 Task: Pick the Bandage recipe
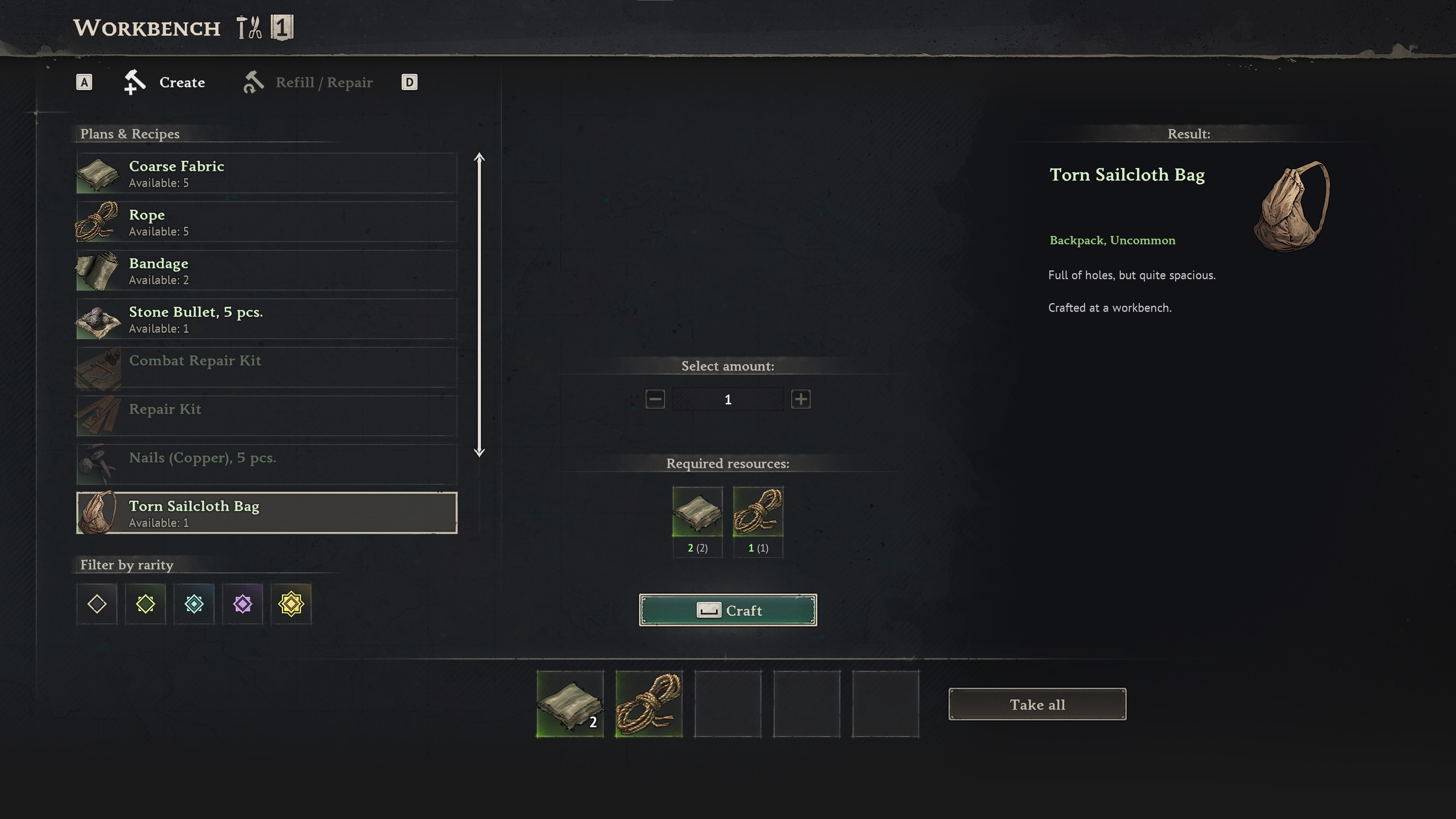tap(266, 271)
